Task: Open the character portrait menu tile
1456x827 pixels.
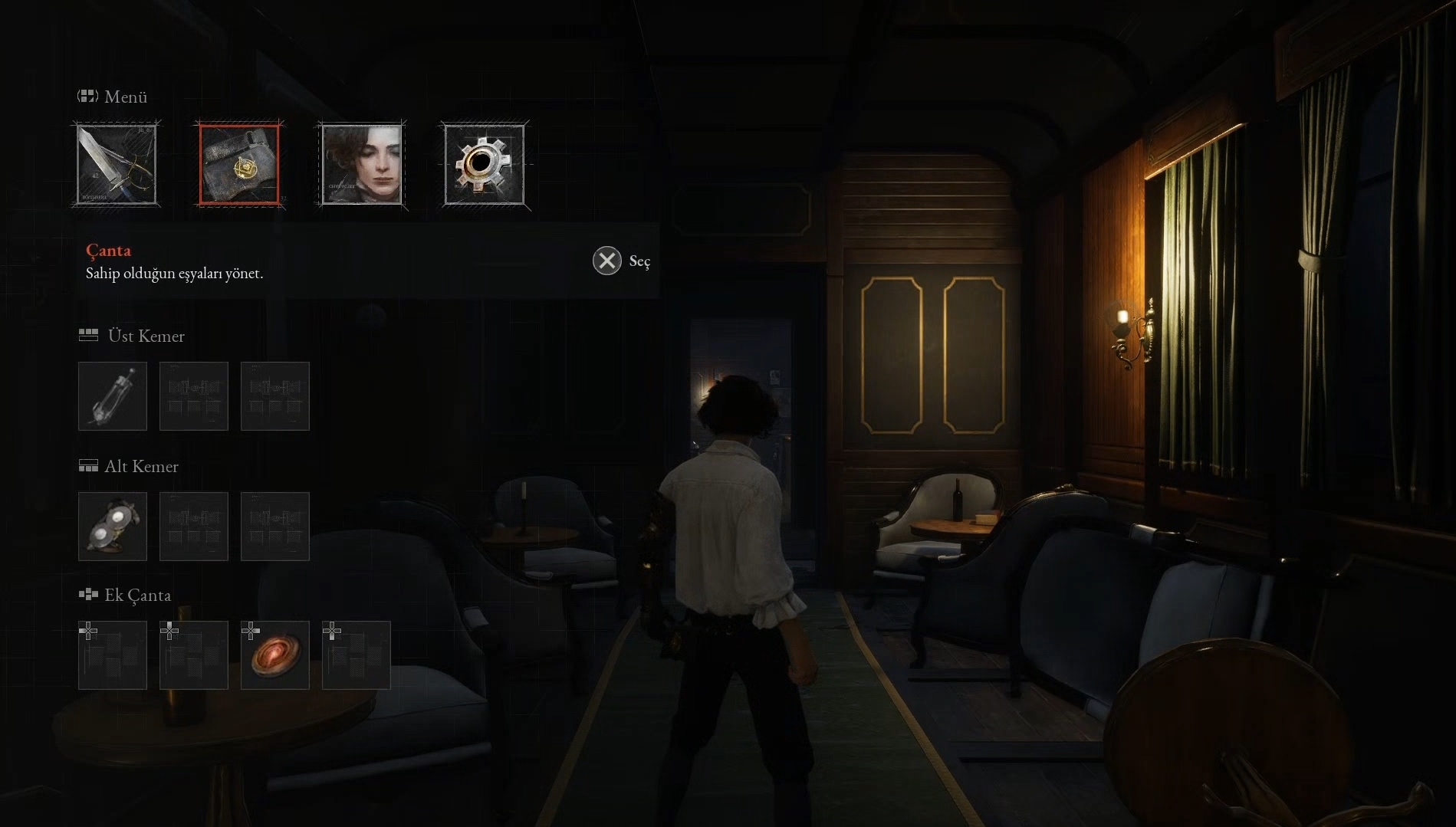Action: pyautogui.click(x=362, y=165)
